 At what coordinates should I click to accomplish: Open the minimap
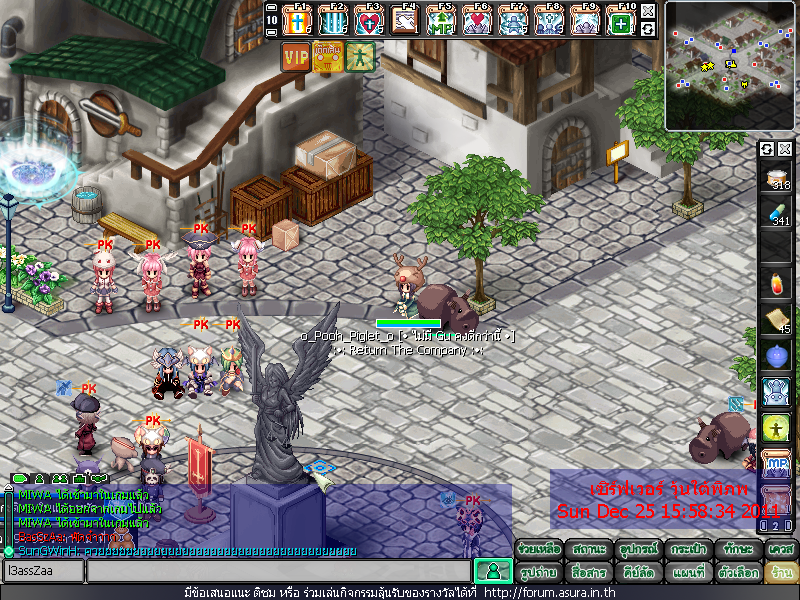[731, 65]
